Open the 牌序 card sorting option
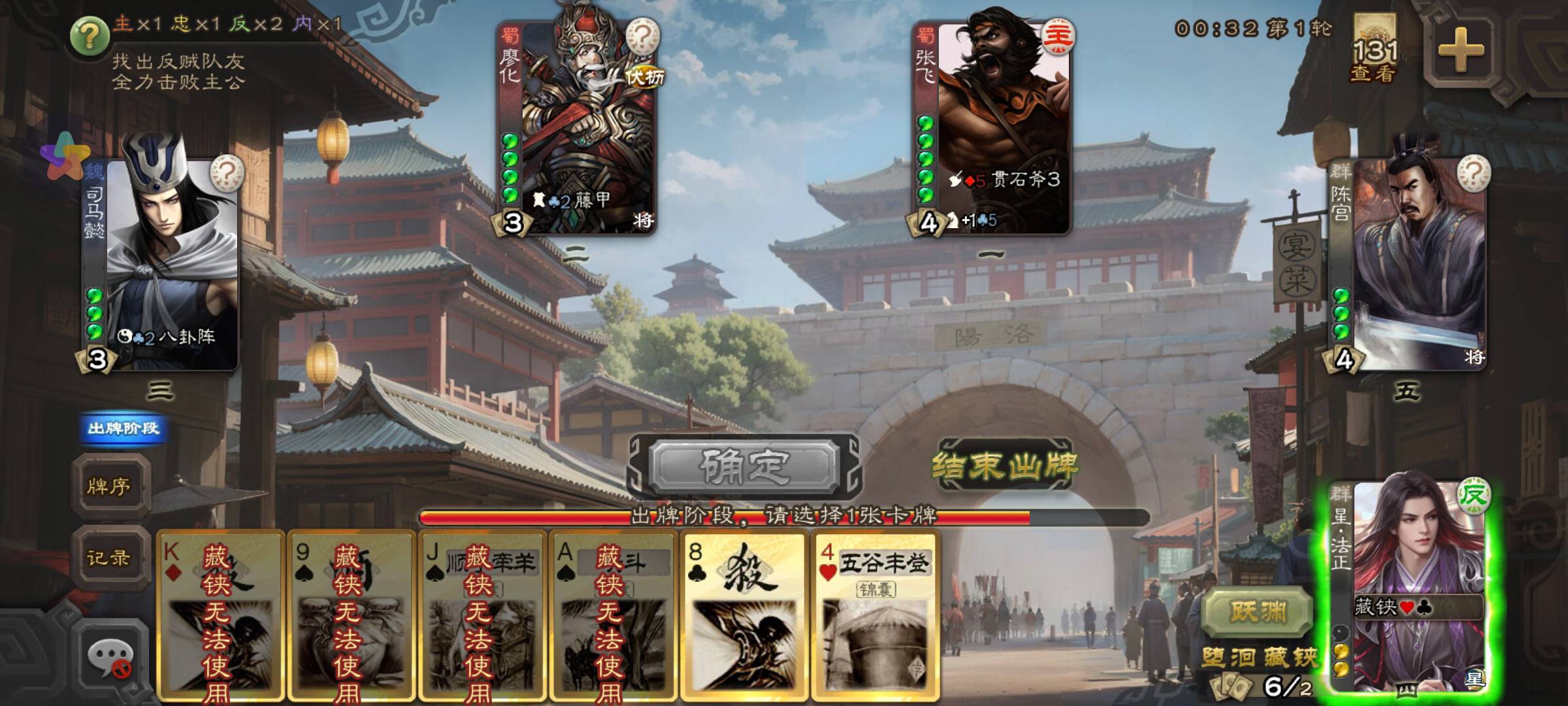 (109, 487)
